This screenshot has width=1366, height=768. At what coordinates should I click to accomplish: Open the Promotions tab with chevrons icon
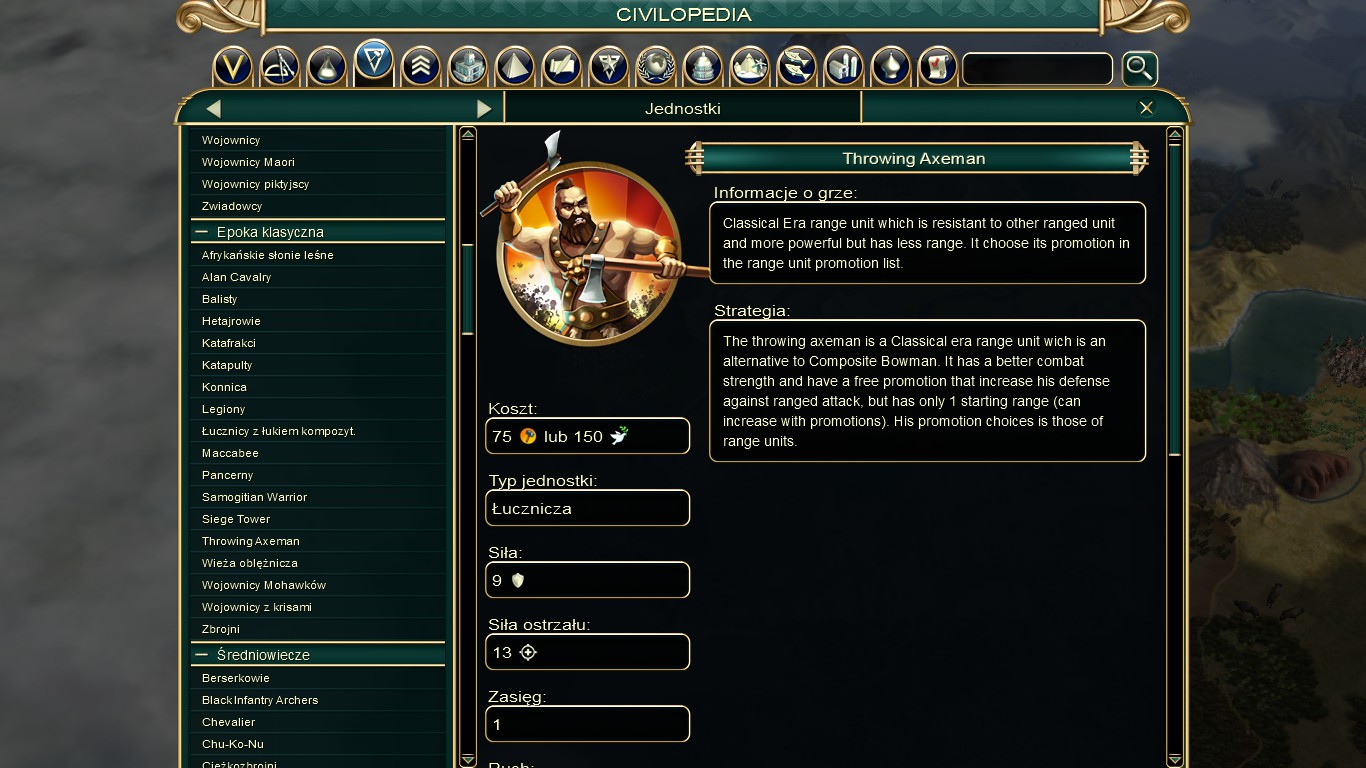tap(421, 67)
